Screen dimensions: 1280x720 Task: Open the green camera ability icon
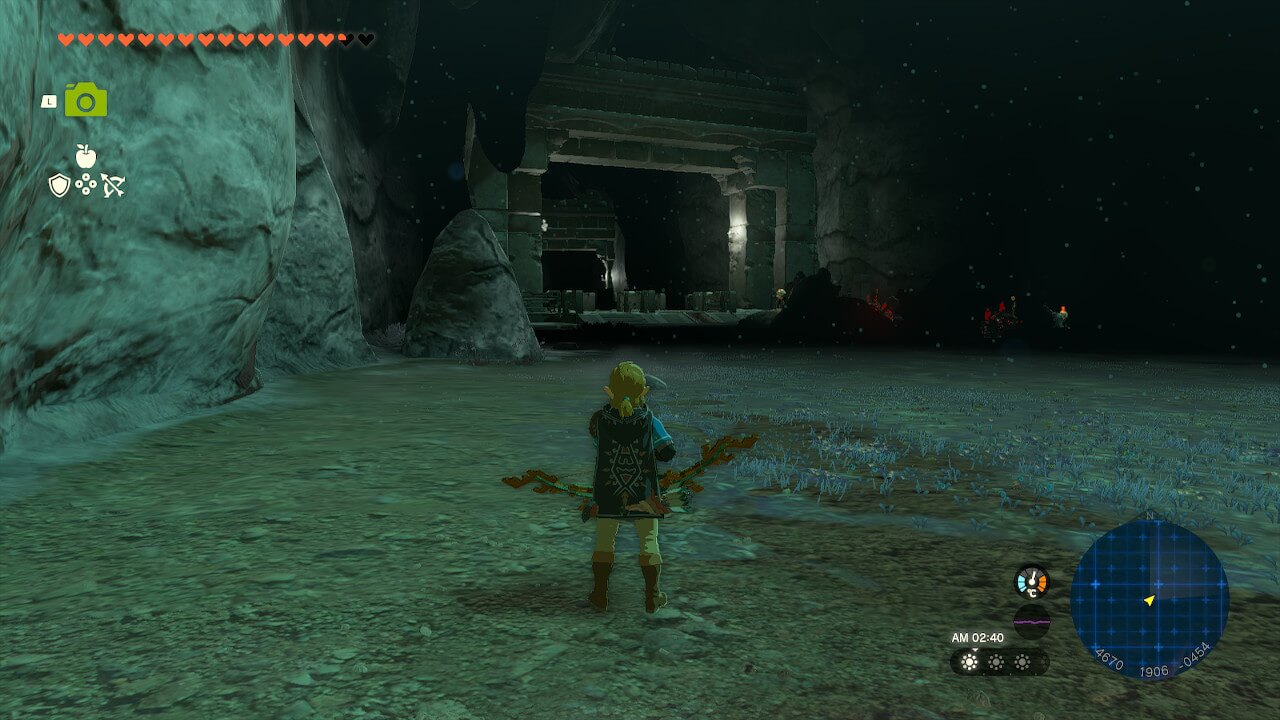click(x=86, y=100)
